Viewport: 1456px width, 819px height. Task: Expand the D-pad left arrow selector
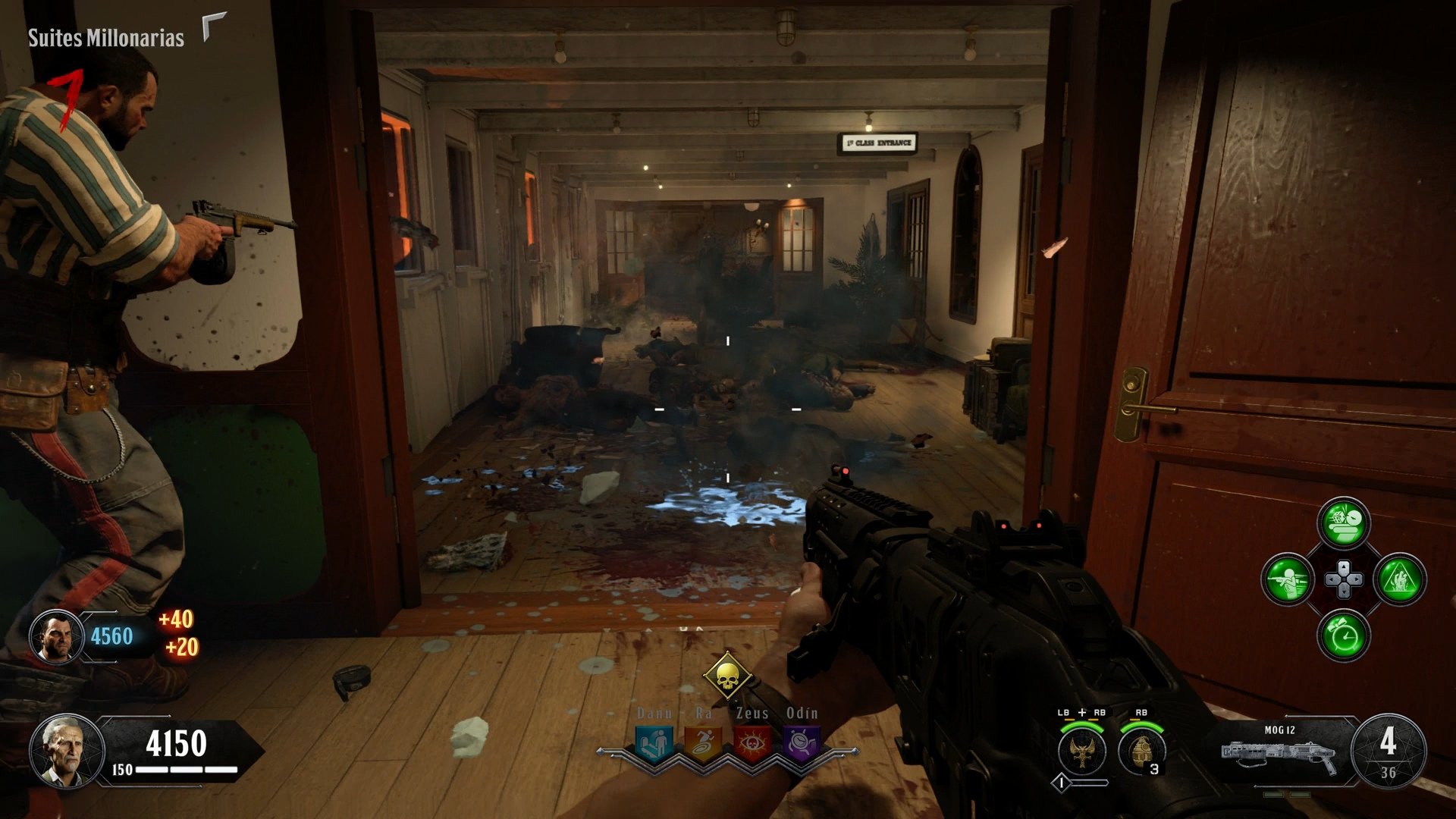[x=1332, y=579]
